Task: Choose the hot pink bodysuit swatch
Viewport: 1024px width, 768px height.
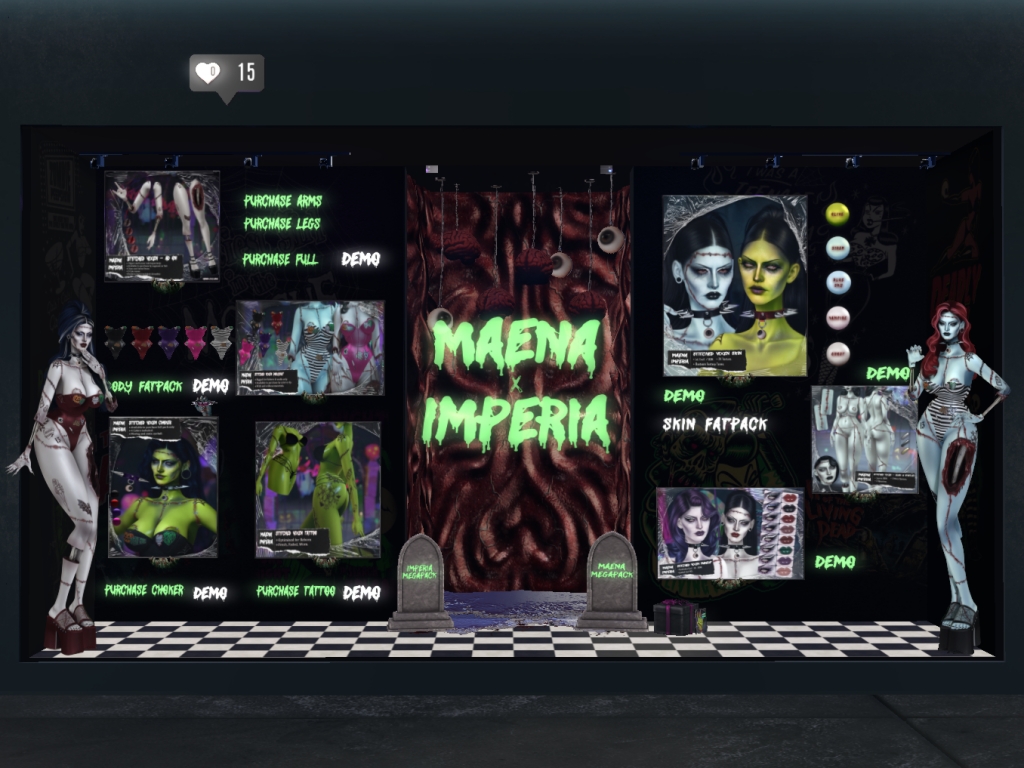Action: 195,340
